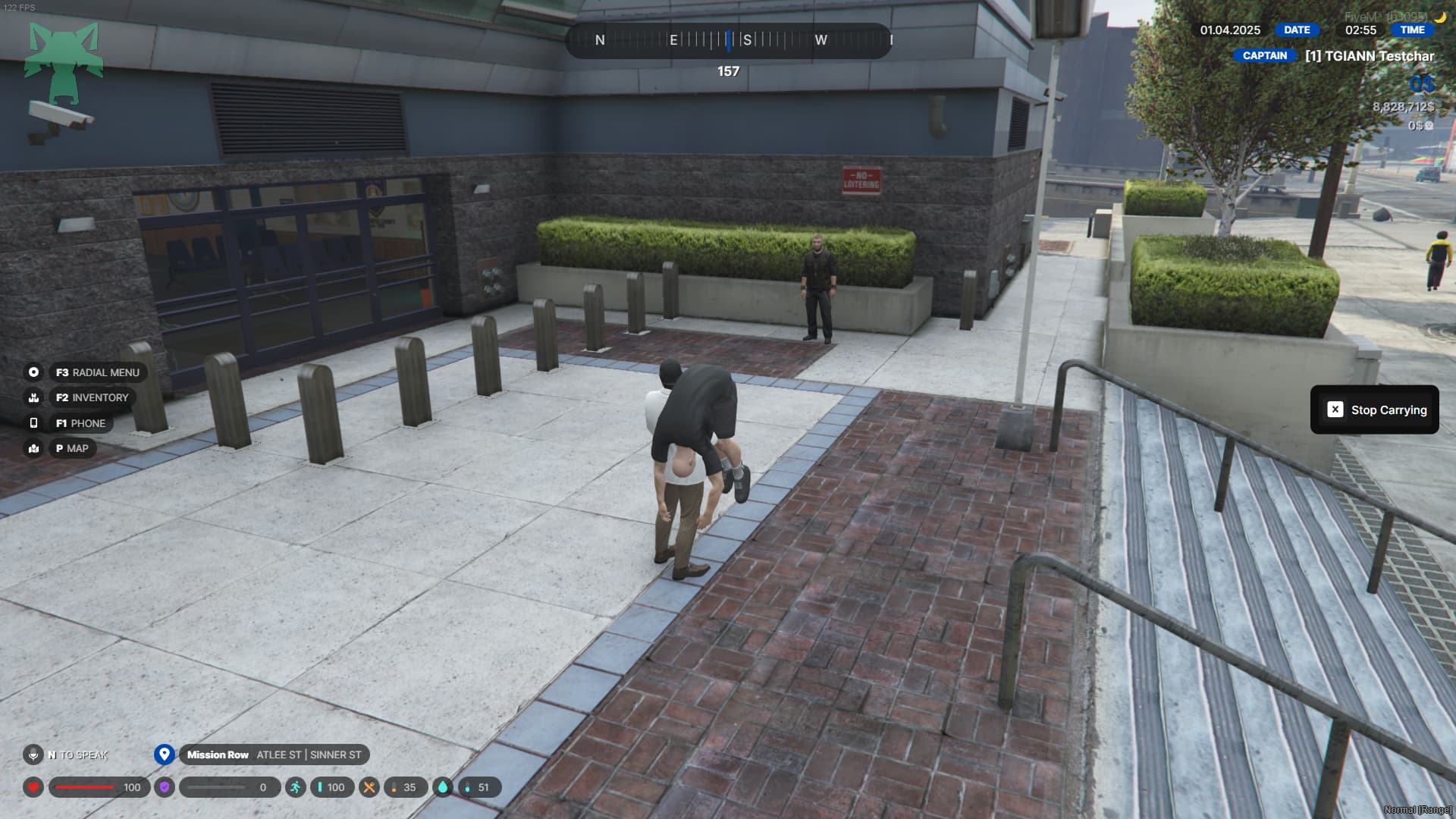Open the map icon next to P

point(33,448)
